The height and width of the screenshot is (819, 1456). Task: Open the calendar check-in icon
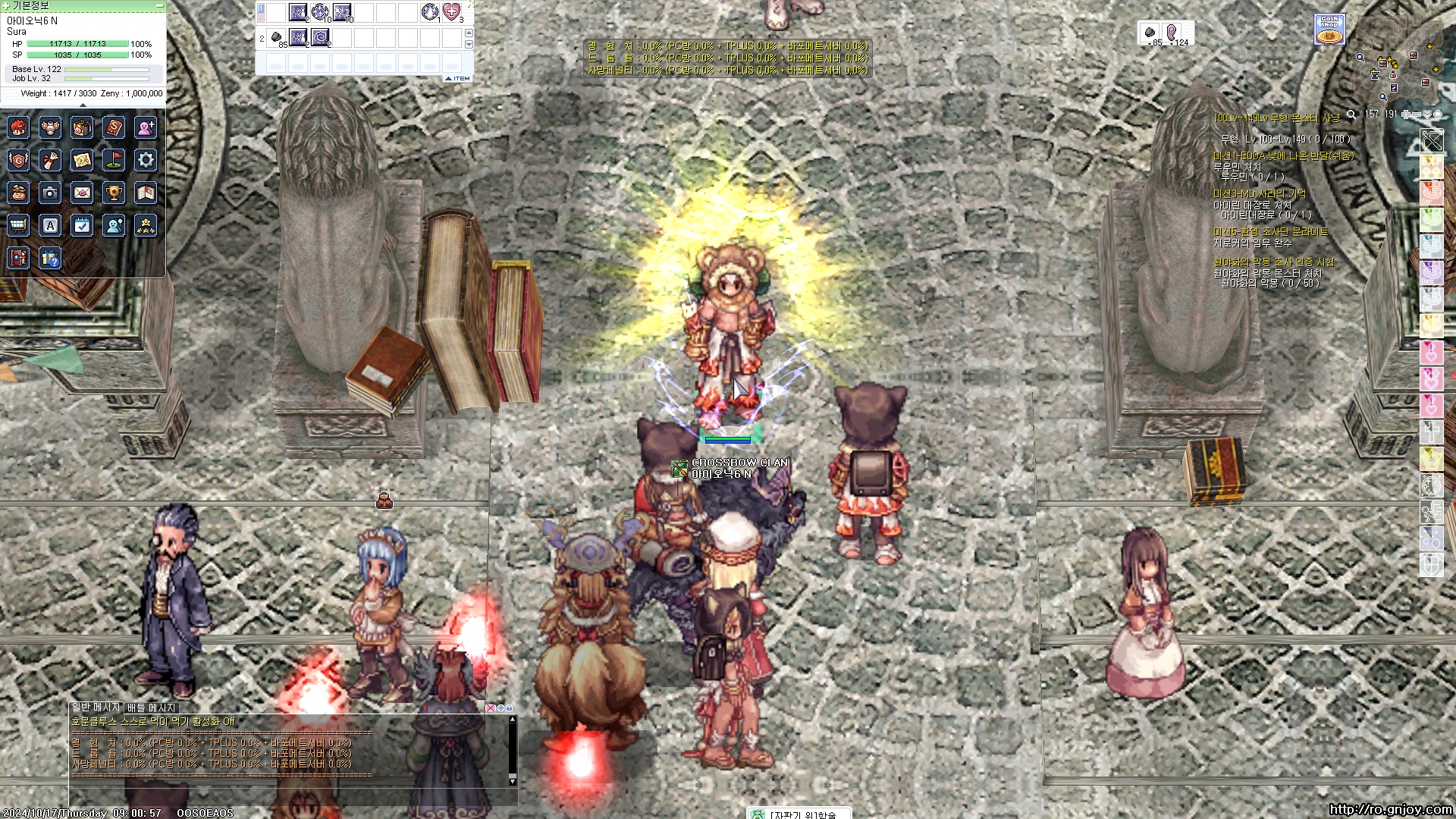pyautogui.click(x=82, y=225)
